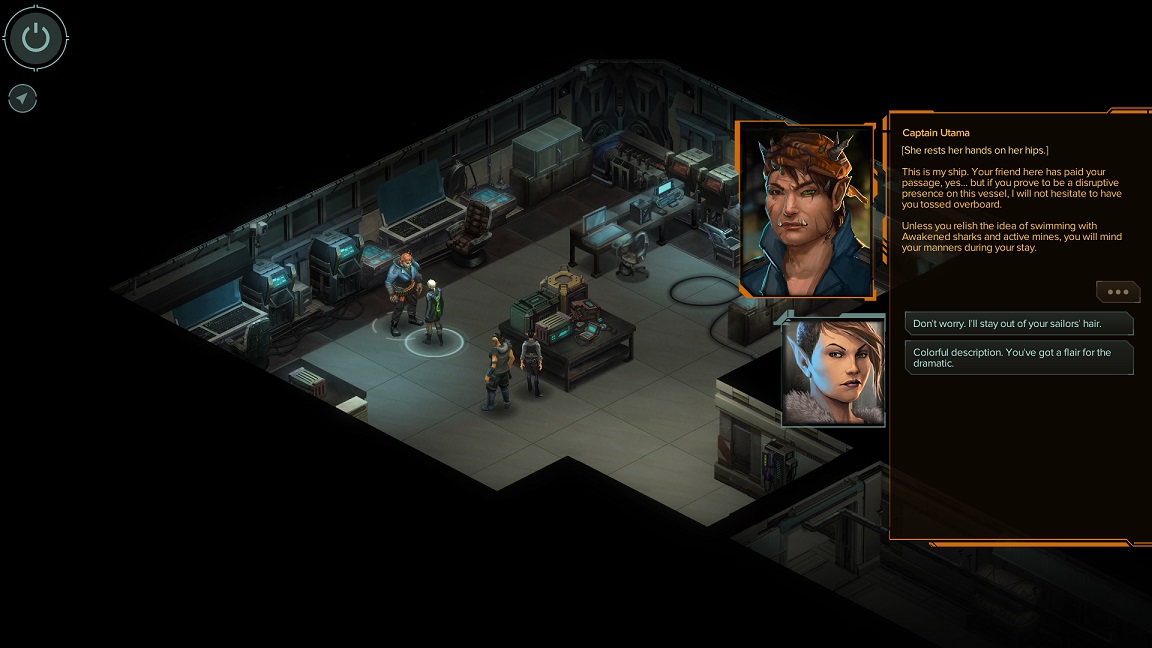Open the power button system menu

point(36,39)
